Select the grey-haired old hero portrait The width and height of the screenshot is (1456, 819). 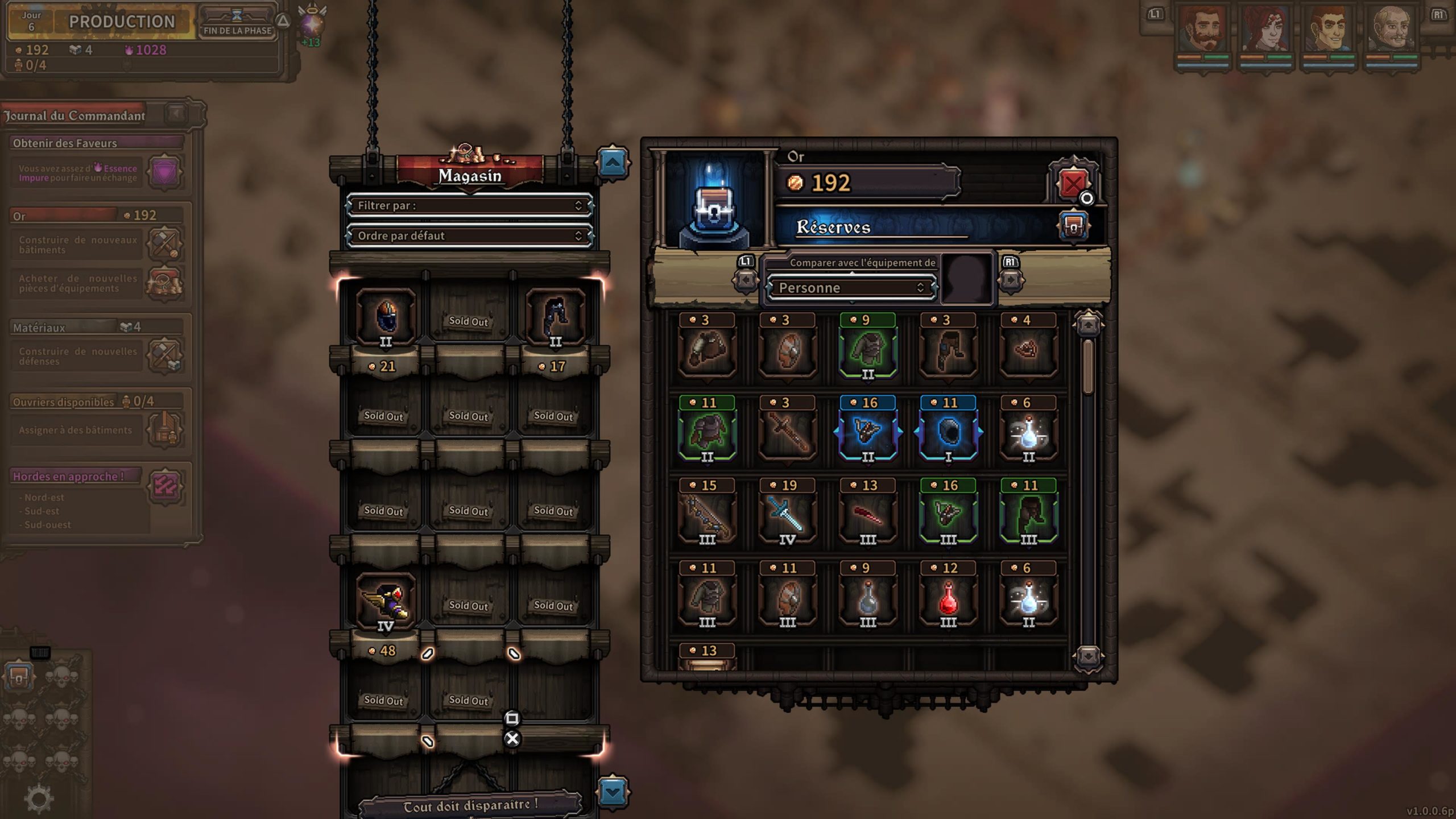click(1391, 30)
